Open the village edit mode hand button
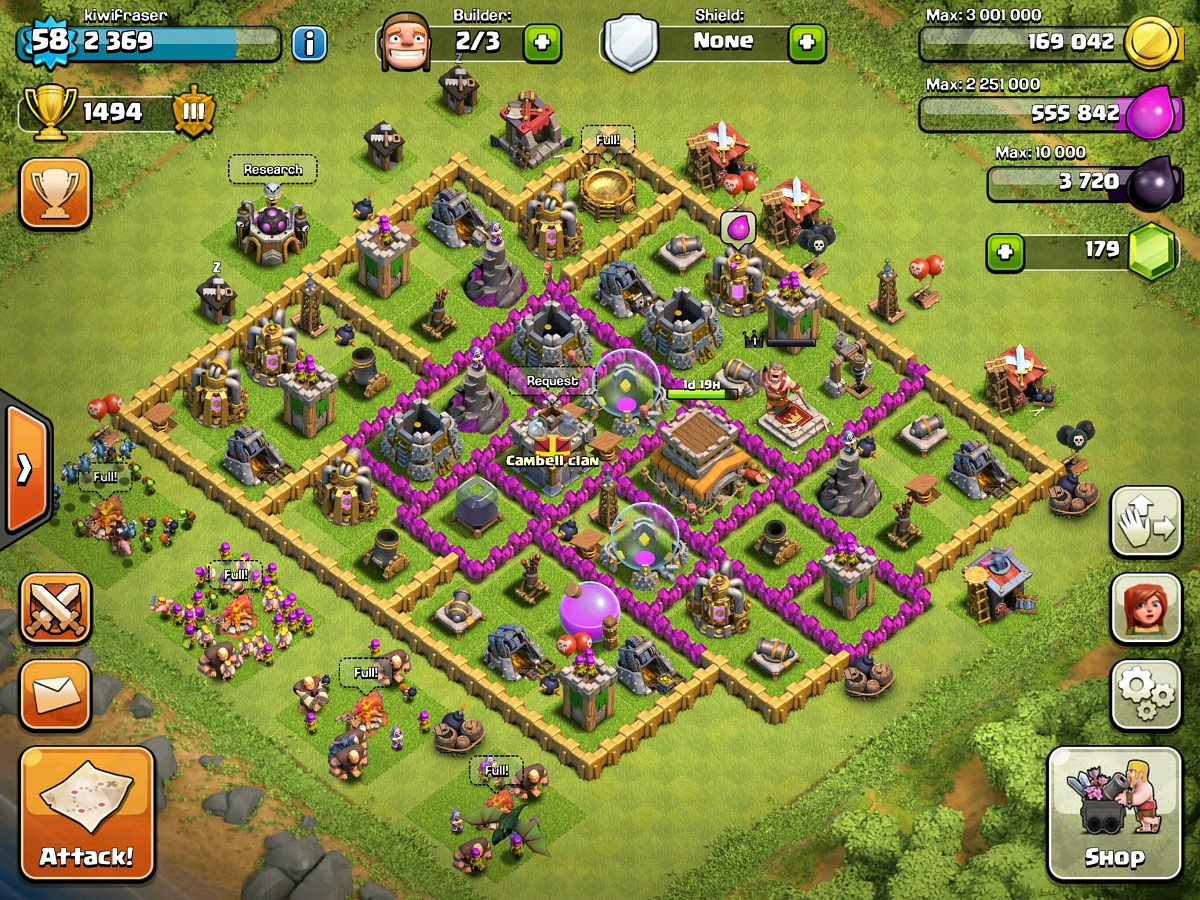The width and height of the screenshot is (1200, 900). [x=1146, y=521]
